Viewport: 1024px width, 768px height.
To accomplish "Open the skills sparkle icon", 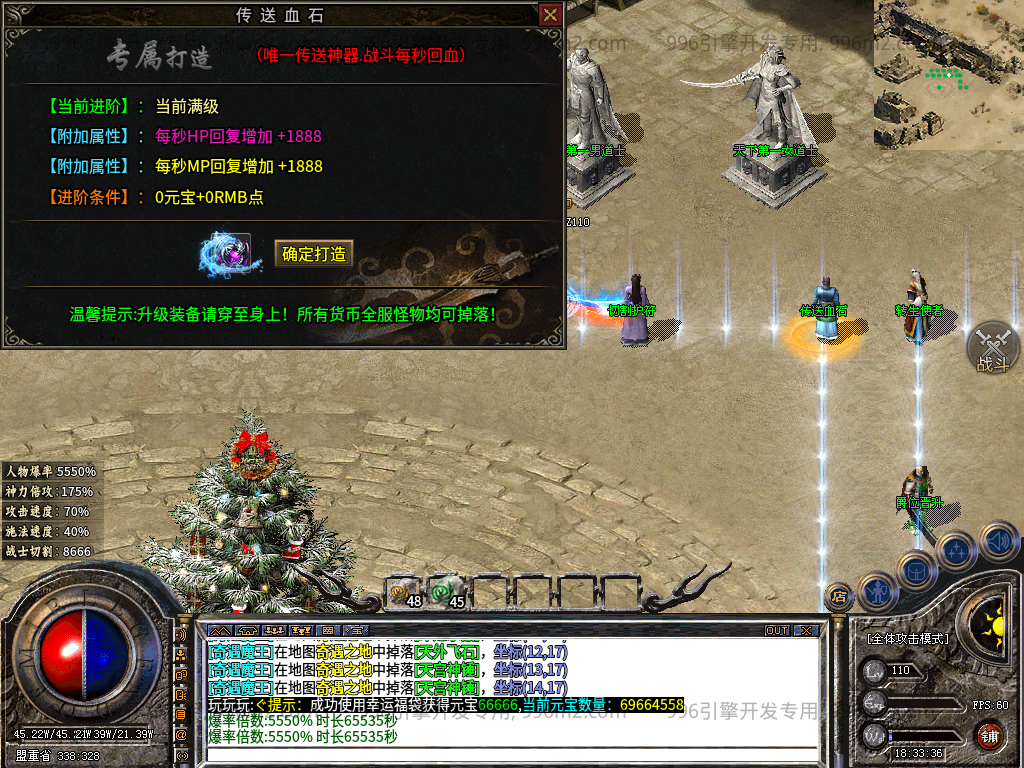I will click(957, 550).
